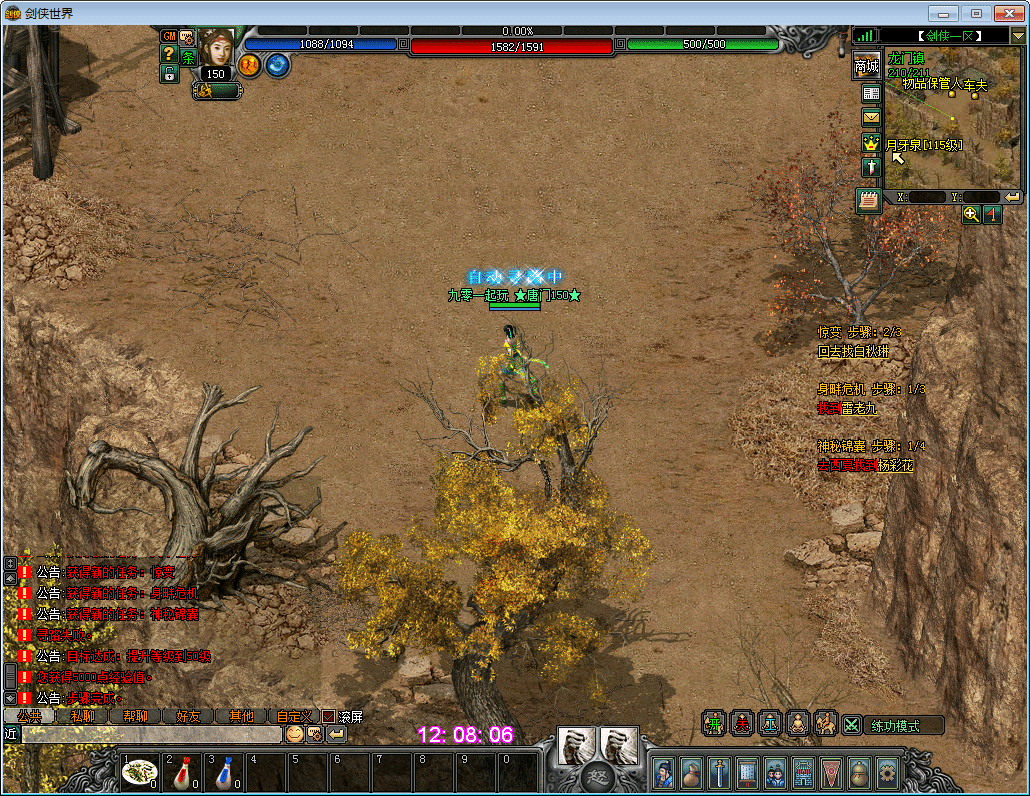Use the red potion in hotbar slot 2

(182, 772)
